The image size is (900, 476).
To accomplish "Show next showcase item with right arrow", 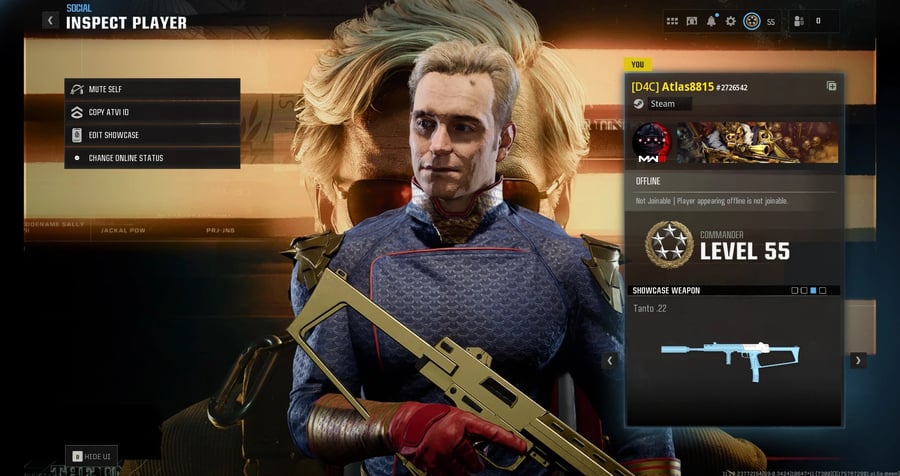I will (858, 360).
